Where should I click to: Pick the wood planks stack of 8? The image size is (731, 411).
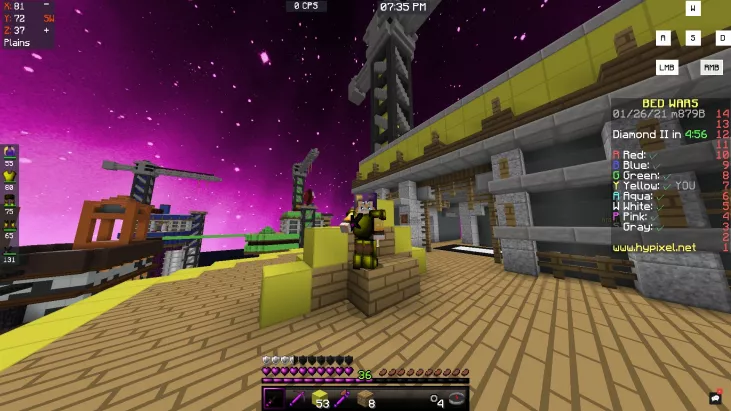pos(365,398)
